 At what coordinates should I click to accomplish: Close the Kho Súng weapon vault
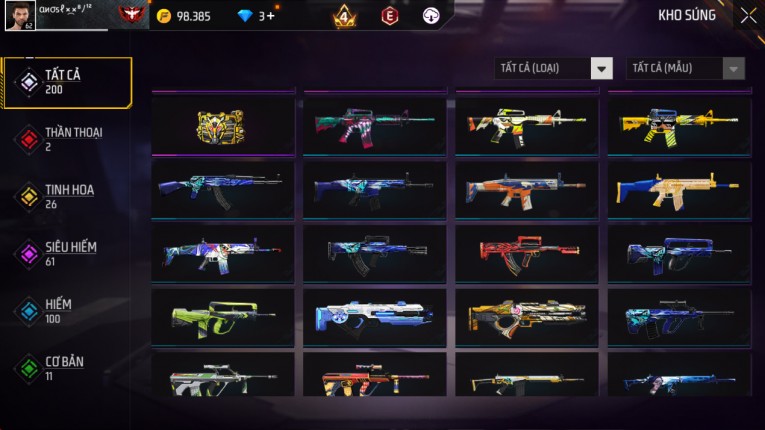tap(748, 16)
